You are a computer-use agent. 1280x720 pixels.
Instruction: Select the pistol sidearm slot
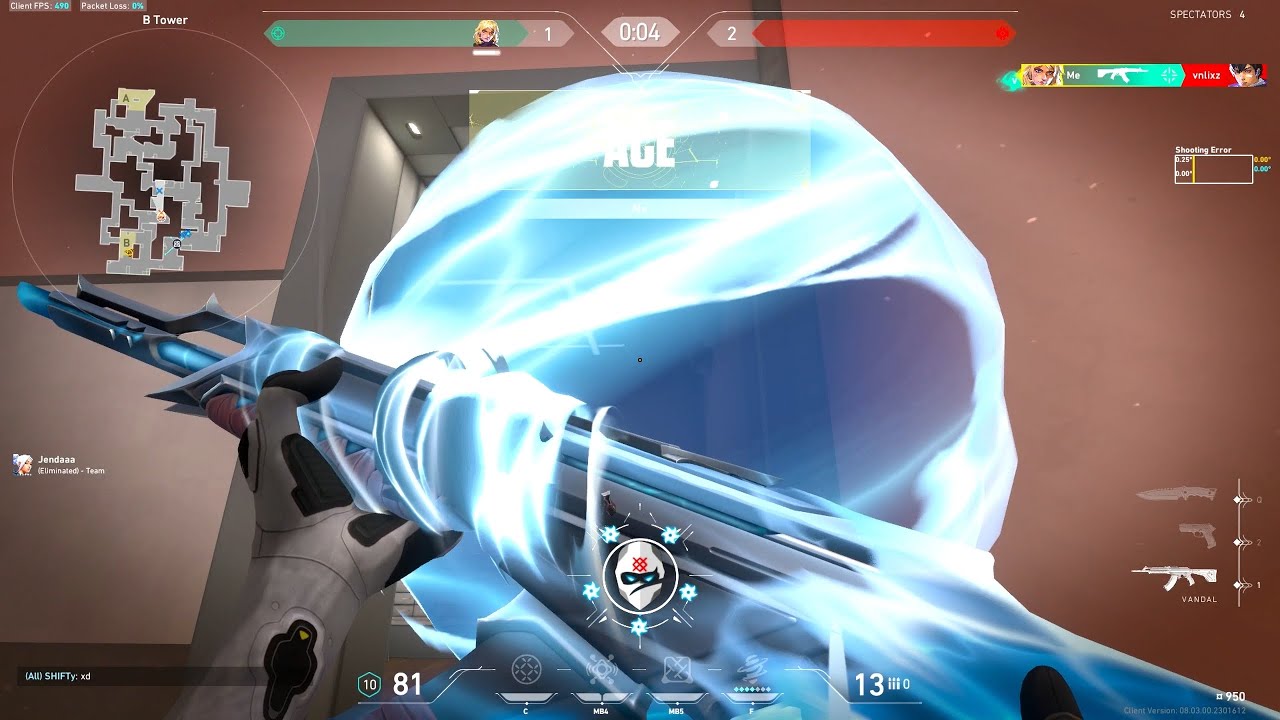tap(1196, 535)
